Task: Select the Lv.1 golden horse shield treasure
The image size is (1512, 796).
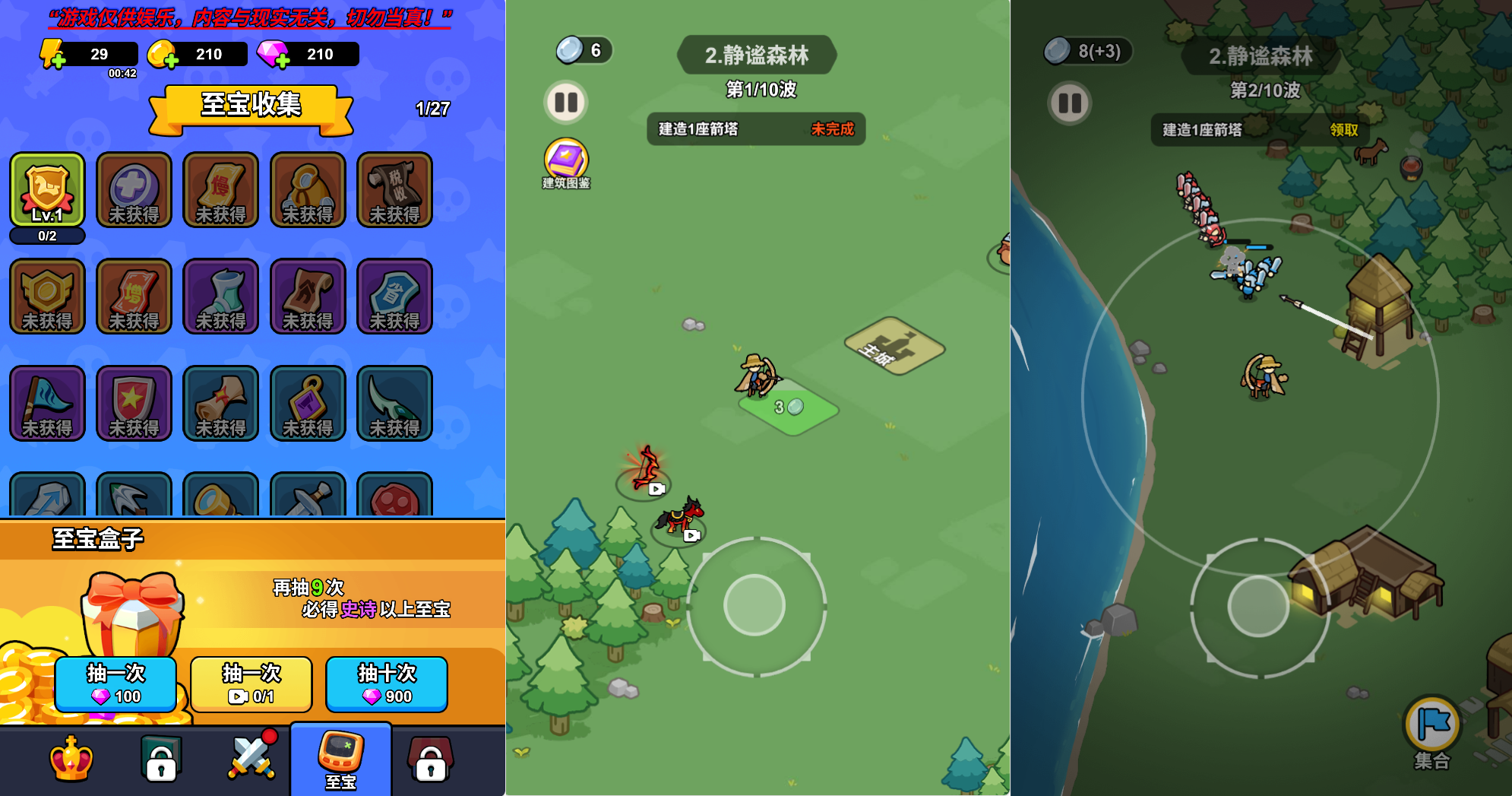Action: click(x=47, y=190)
